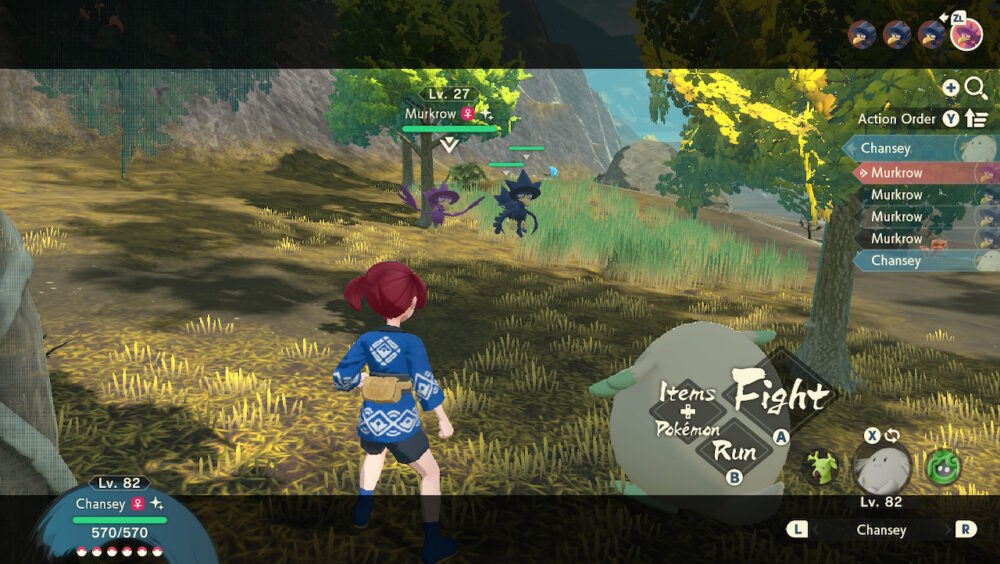Choose Run to flee the battle
Viewport: 1000px width, 564px height.
pyautogui.click(x=735, y=450)
